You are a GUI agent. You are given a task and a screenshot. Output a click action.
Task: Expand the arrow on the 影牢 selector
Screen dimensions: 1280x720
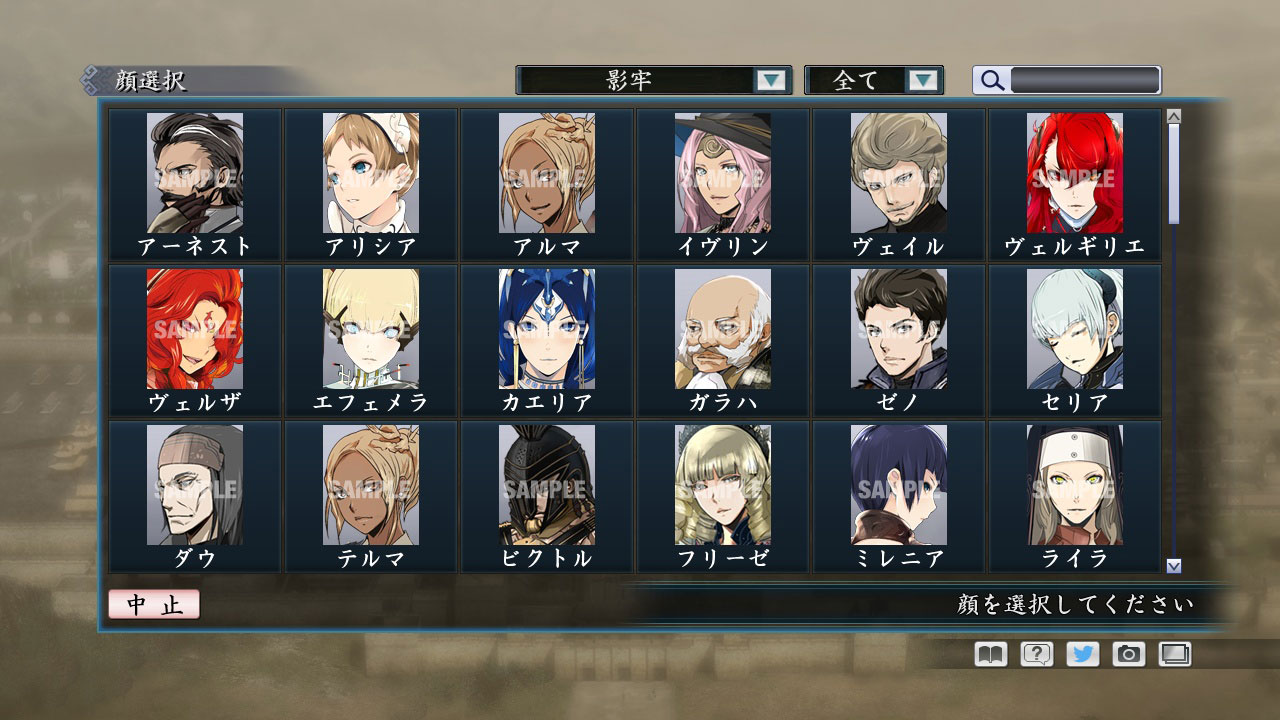click(x=773, y=80)
